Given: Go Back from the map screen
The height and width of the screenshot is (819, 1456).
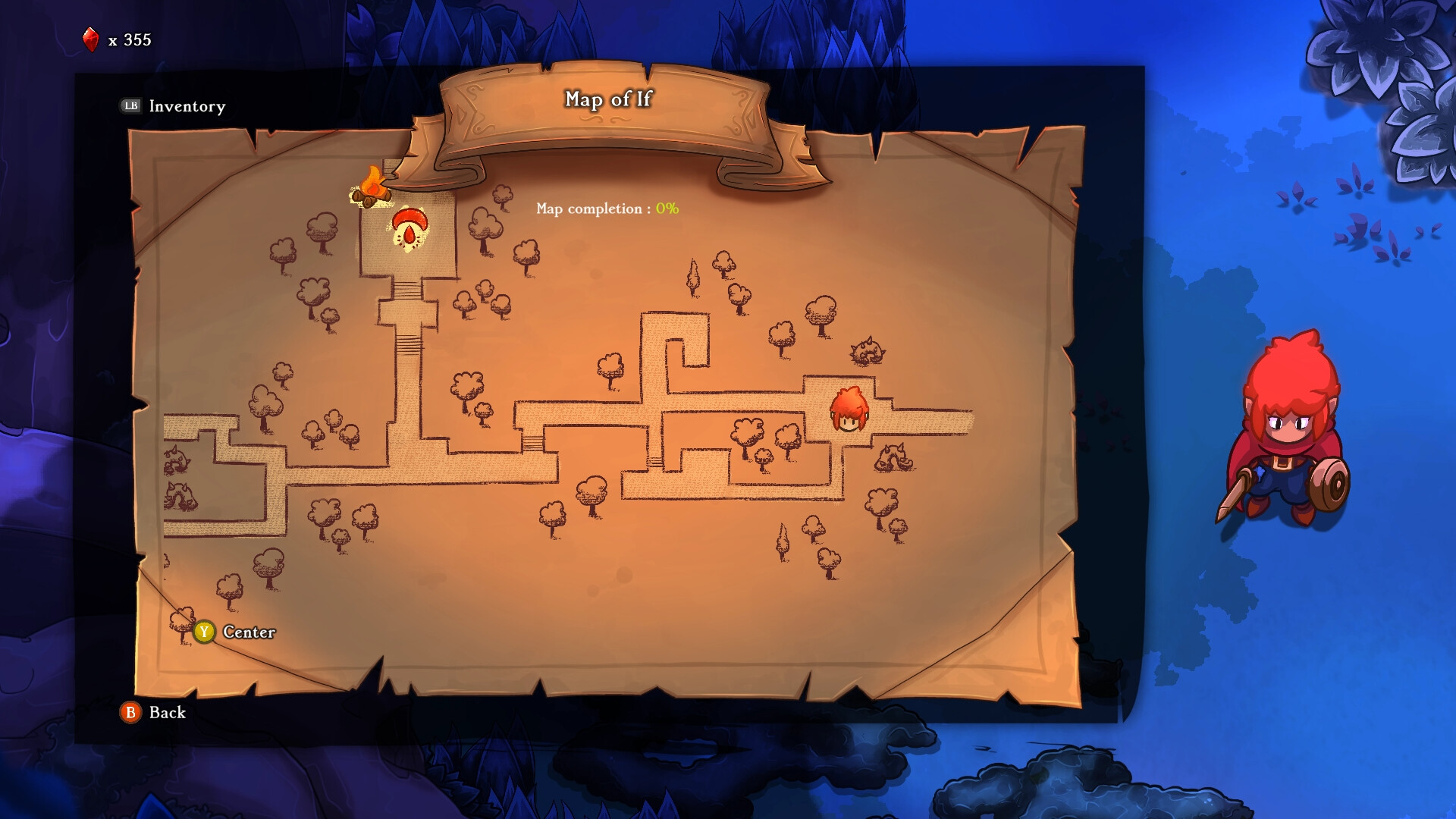Looking at the screenshot, I should coord(154,712).
